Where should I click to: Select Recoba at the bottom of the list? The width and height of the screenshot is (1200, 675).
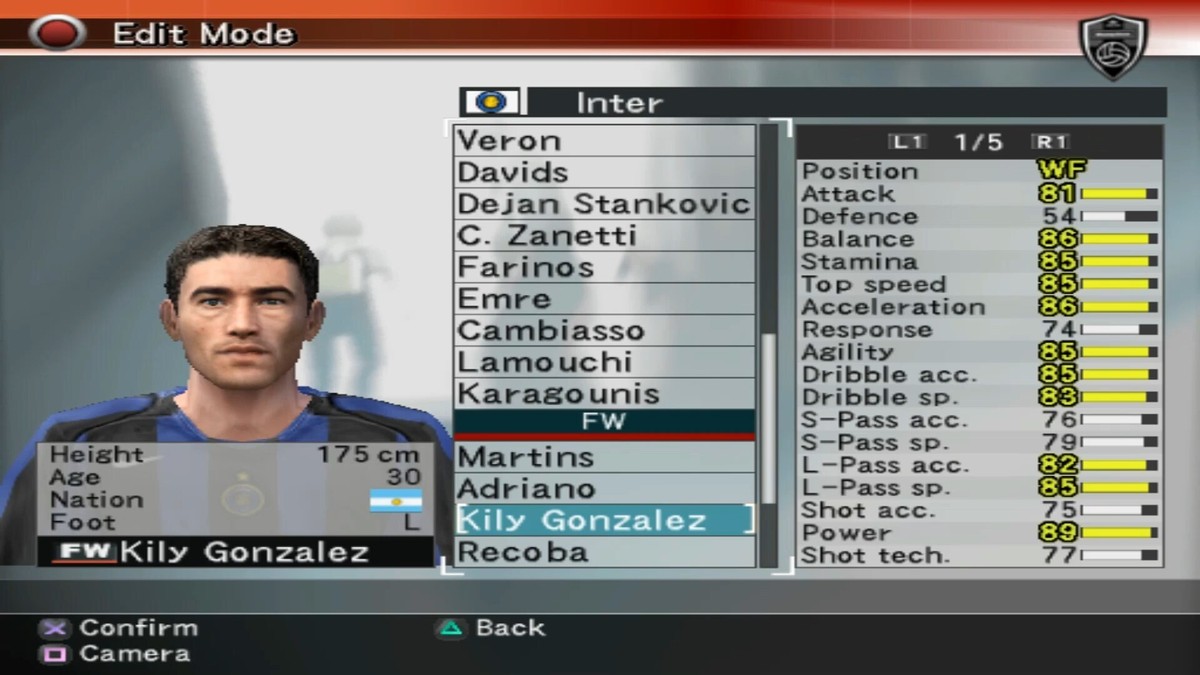coord(604,552)
